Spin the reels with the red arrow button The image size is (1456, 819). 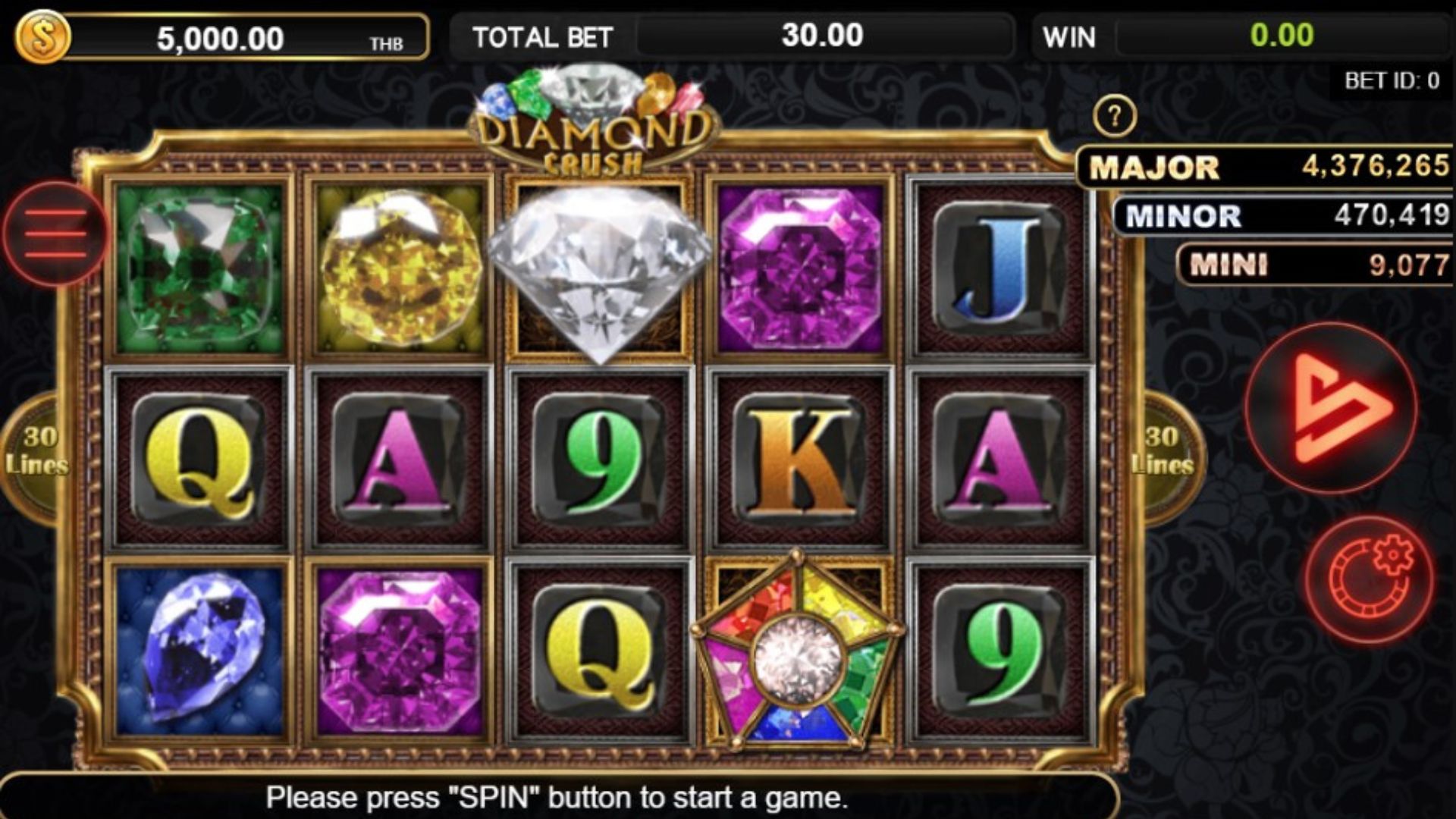tap(1331, 408)
